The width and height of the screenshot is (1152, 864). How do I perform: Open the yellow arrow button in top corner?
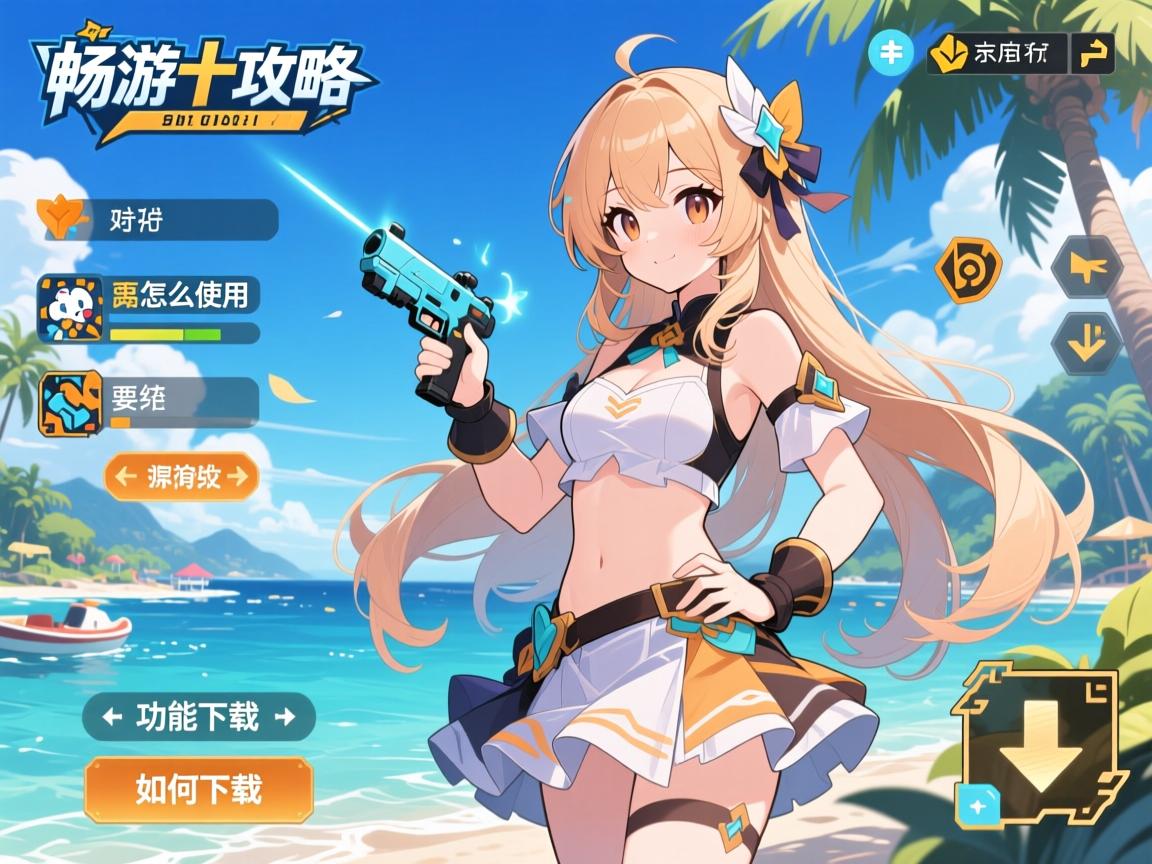(x=1093, y=54)
